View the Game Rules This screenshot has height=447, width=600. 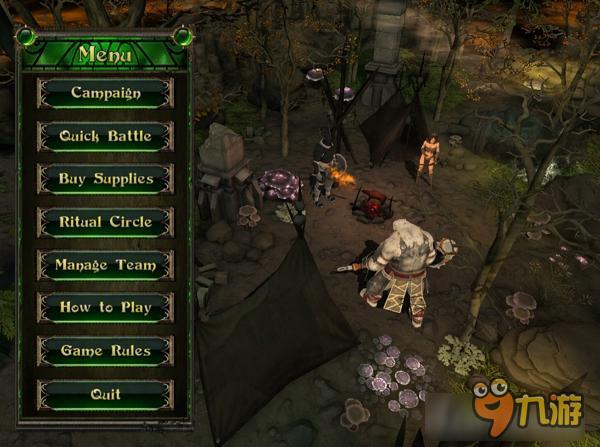[x=105, y=351]
